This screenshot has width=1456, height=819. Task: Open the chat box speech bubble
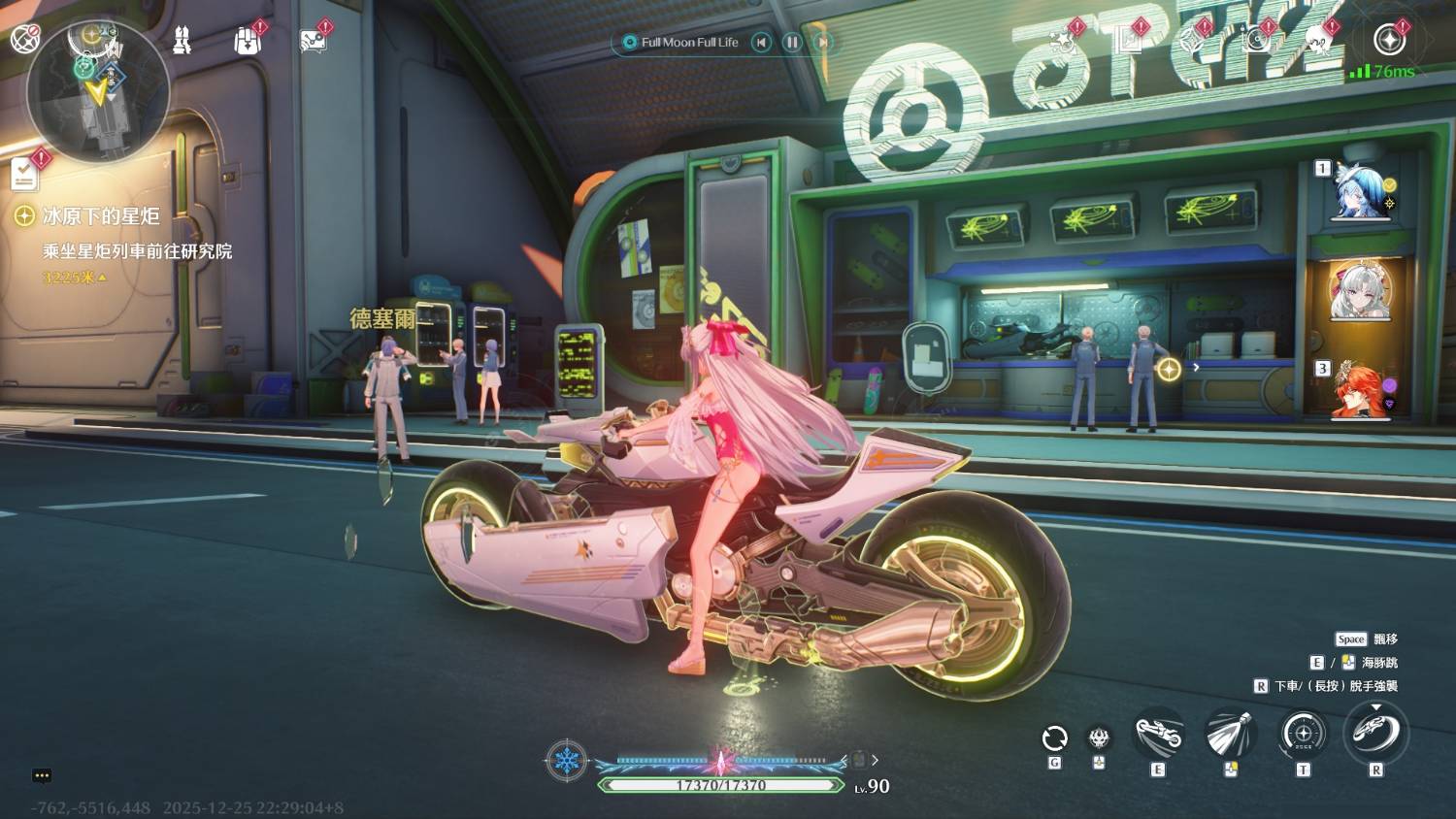point(42,775)
